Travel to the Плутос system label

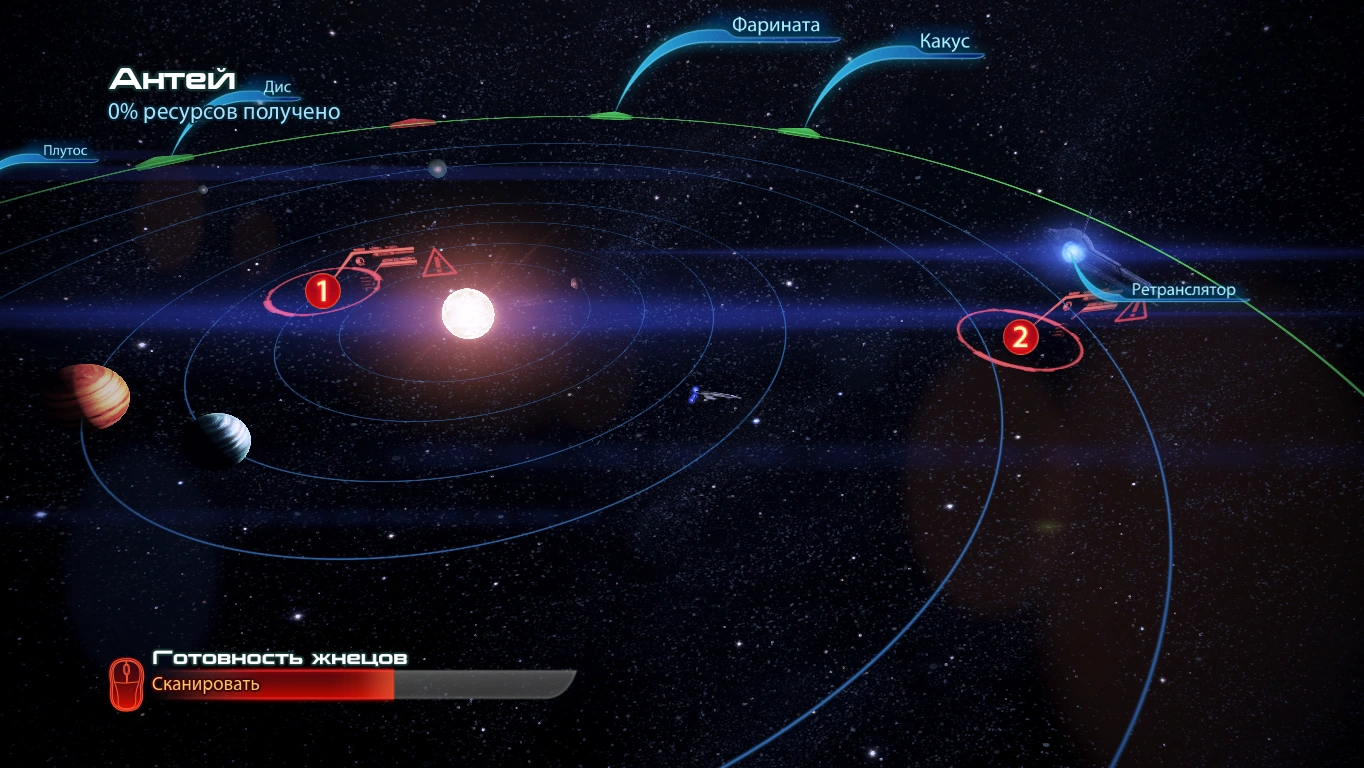click(65, 152)
